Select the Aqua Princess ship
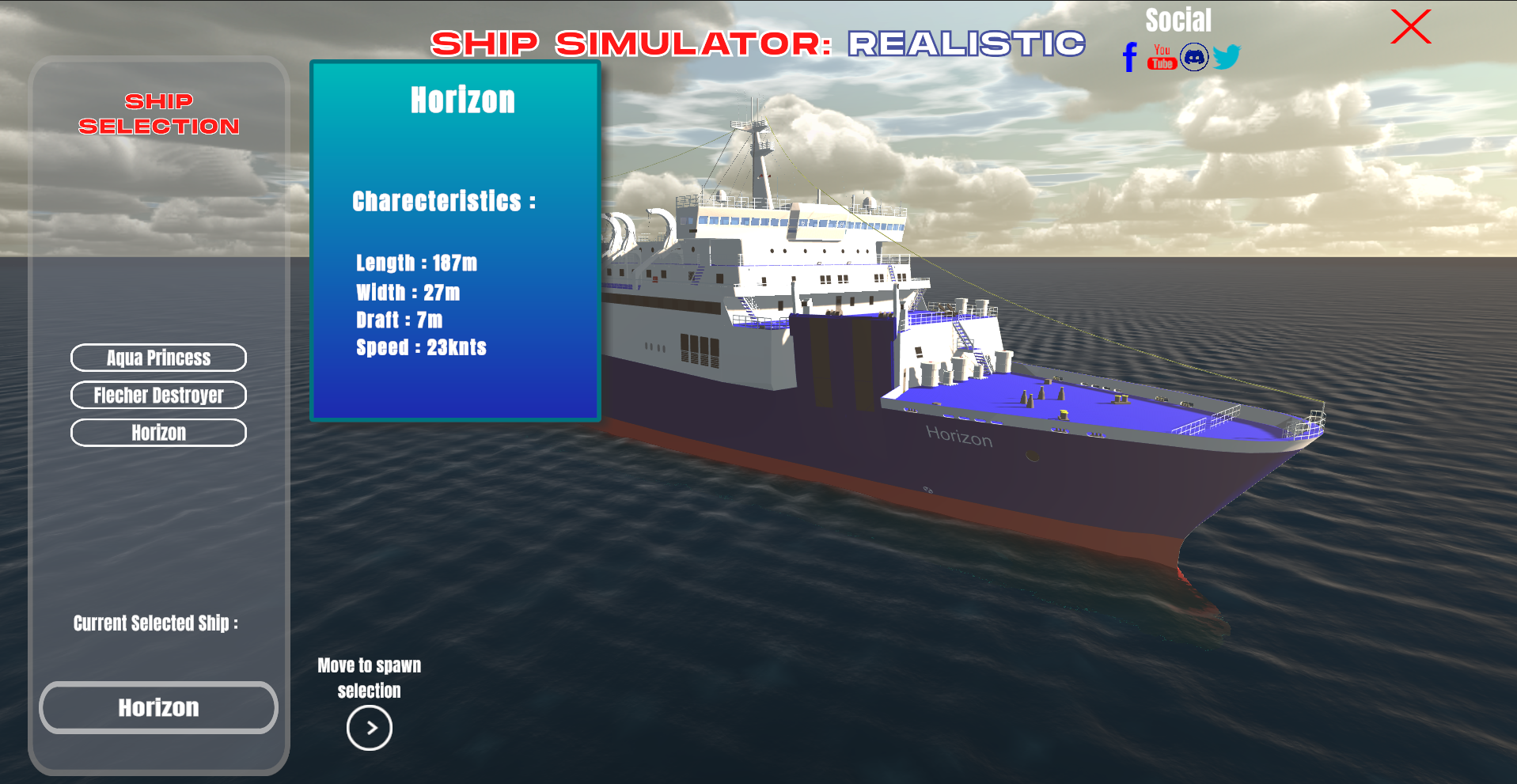The width and height of the screenshot is (1517, 784). pyautogui.click(x=157, y=357)
